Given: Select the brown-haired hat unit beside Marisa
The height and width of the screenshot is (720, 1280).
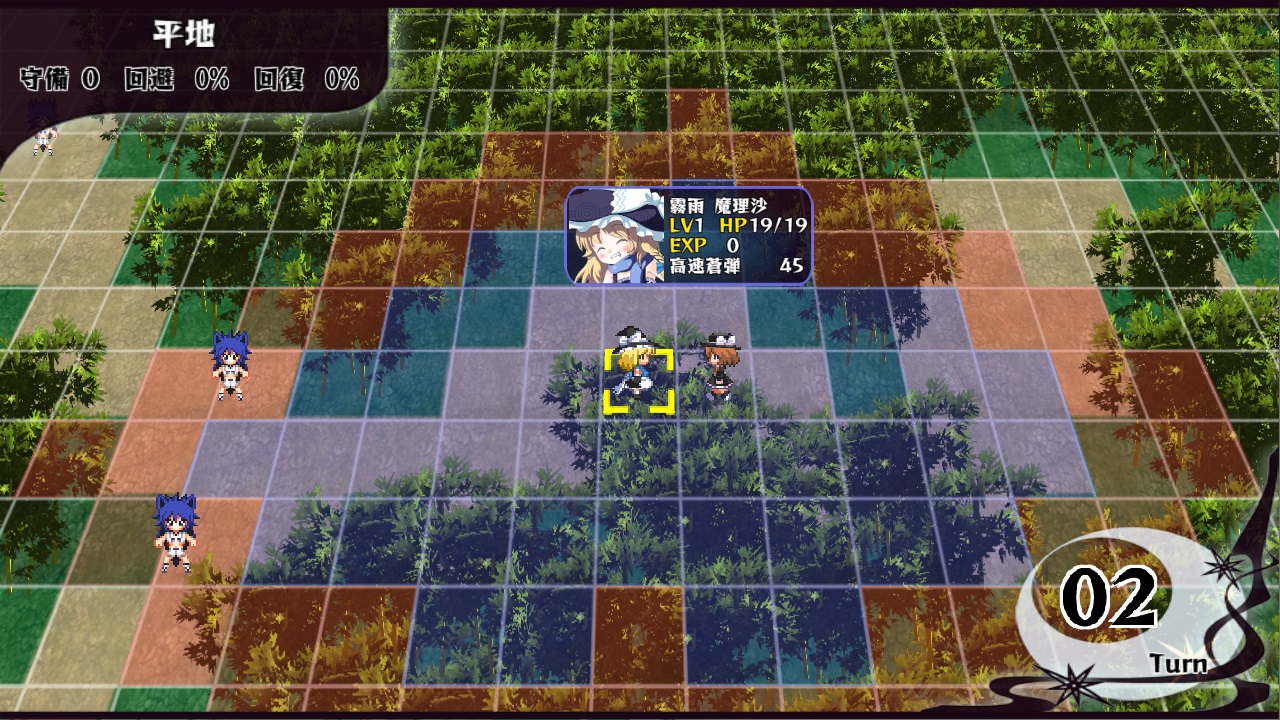Looking at the screenshot, I should tap(718, 368).
